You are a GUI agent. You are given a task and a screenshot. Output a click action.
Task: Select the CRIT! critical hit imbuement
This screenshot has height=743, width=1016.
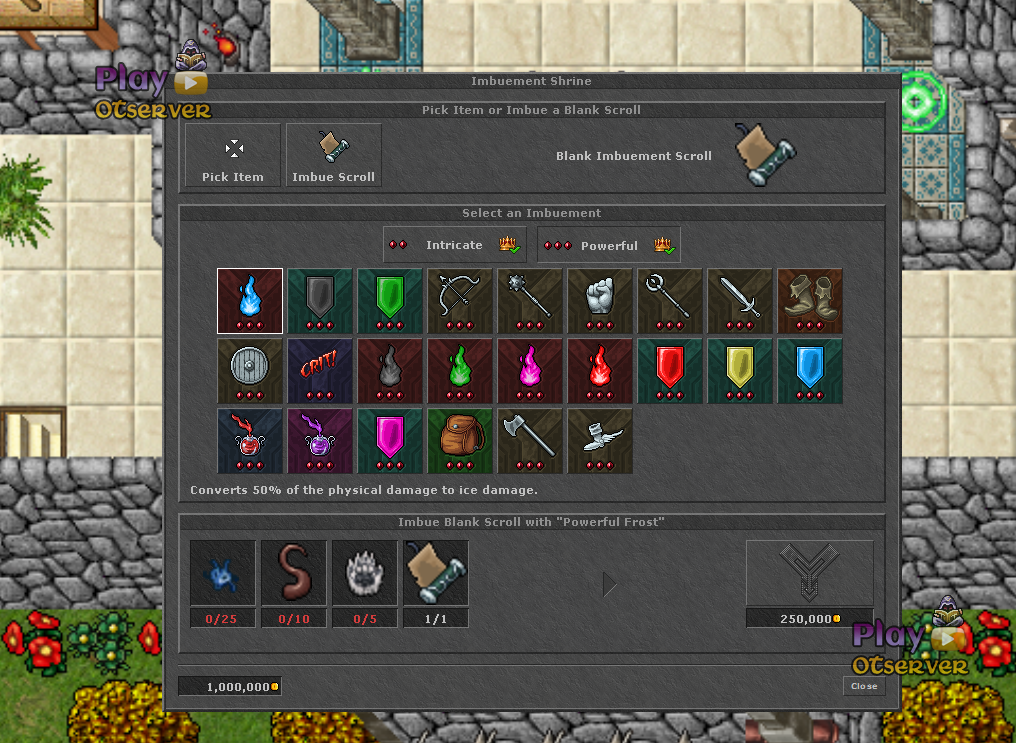[x=320, y=370]
